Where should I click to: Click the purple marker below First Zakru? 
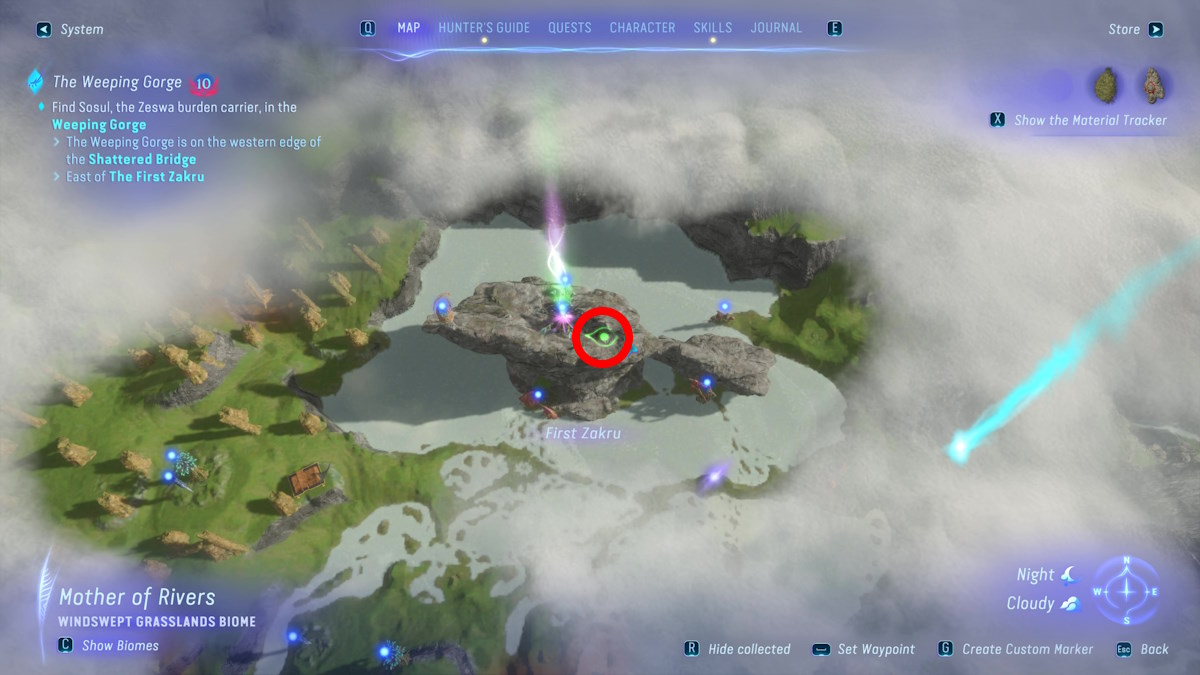pyautogui.click(x=712, y=478)
